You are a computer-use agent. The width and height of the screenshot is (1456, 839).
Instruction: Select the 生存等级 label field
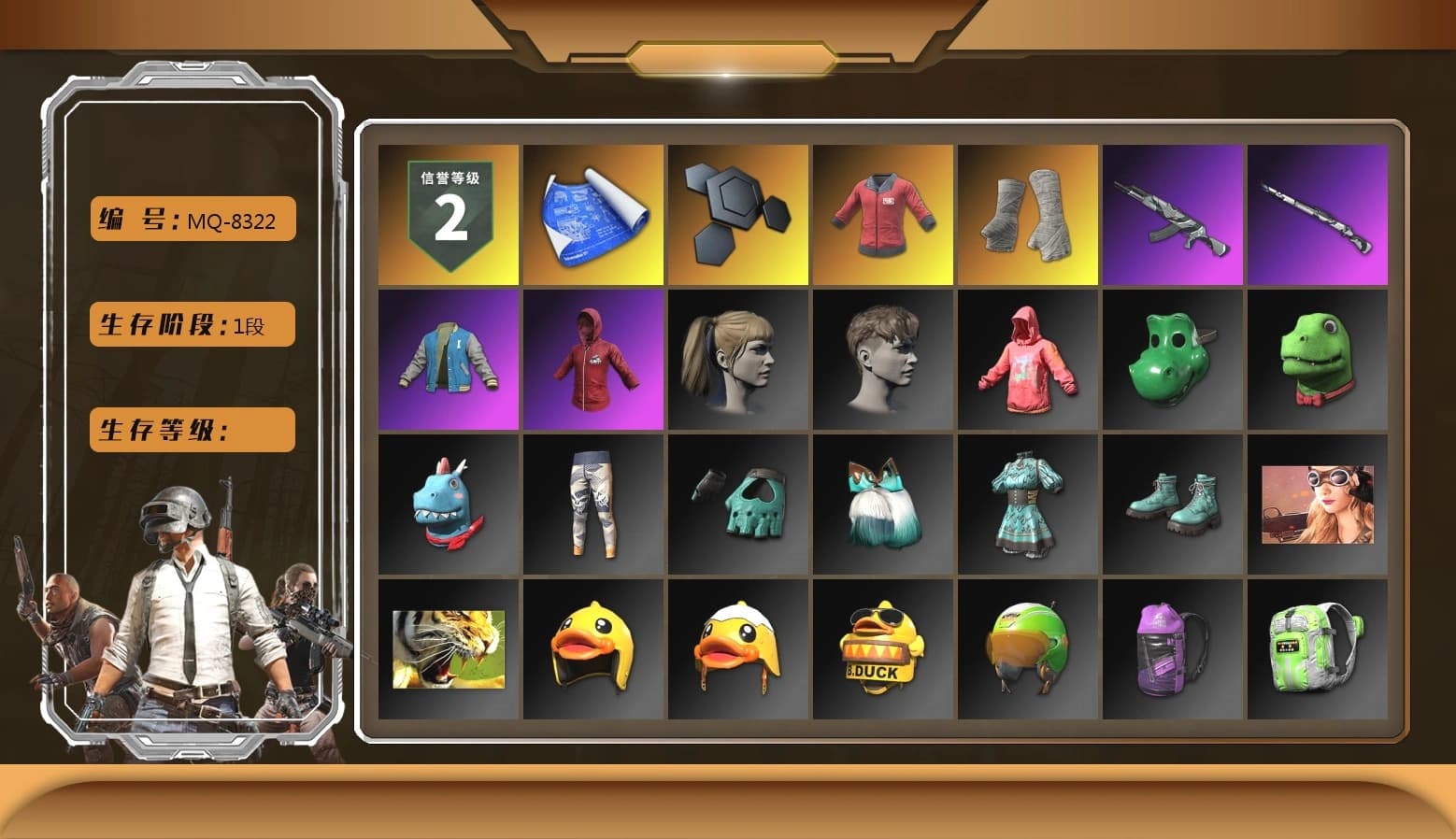point(191,430)
